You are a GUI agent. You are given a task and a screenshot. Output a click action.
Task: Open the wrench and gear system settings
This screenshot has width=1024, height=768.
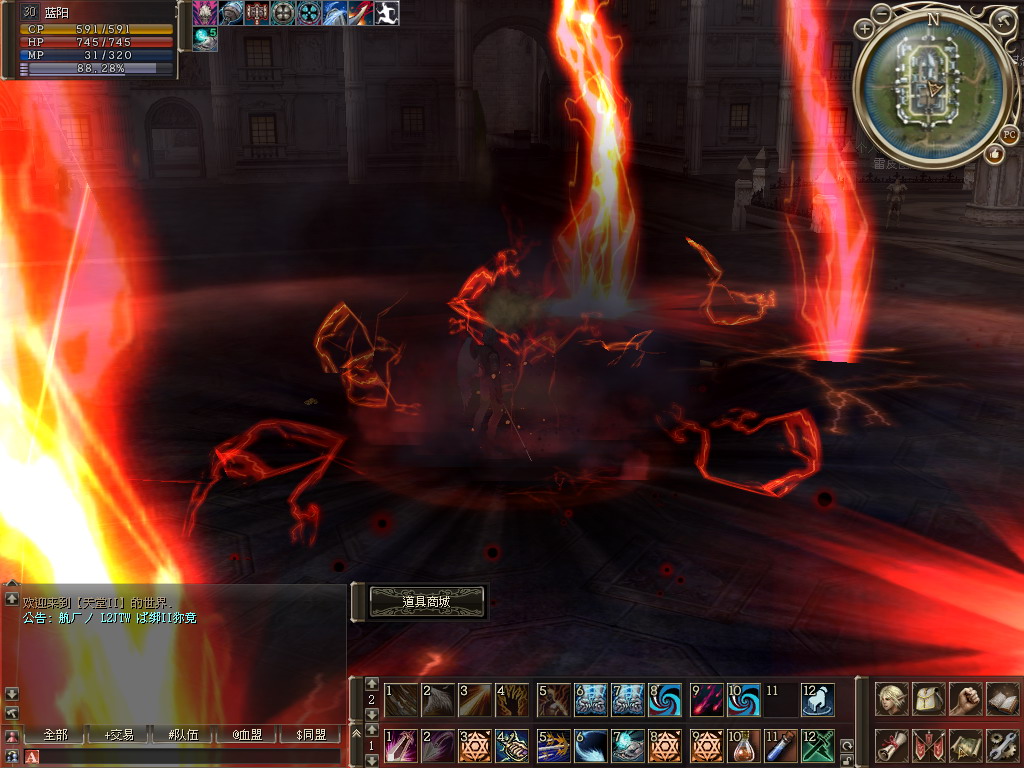(1003, 746)
